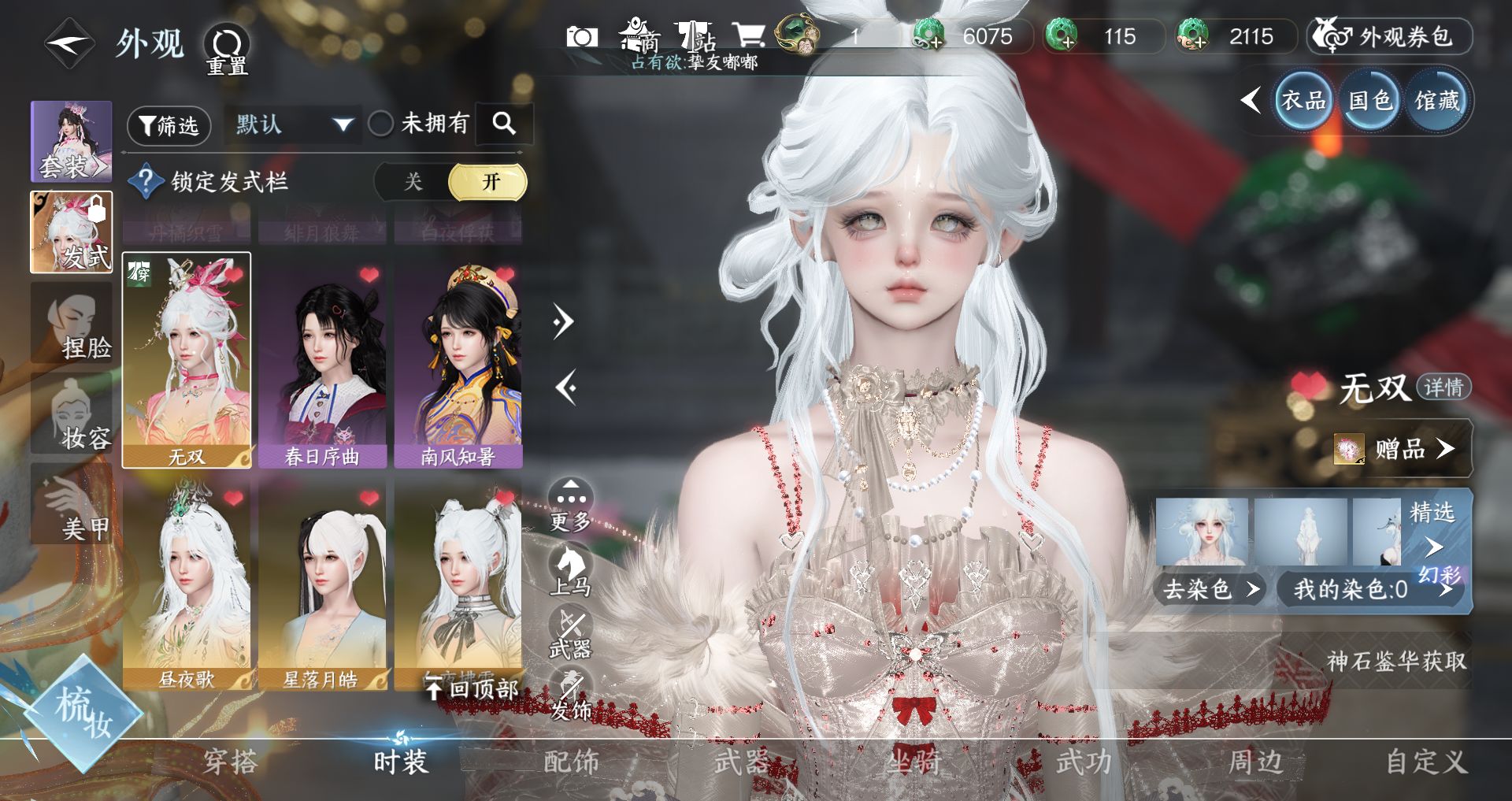Open the 外观券包 voucher pack
This screenshot has width=1512, height=801.
point(1390,37)
